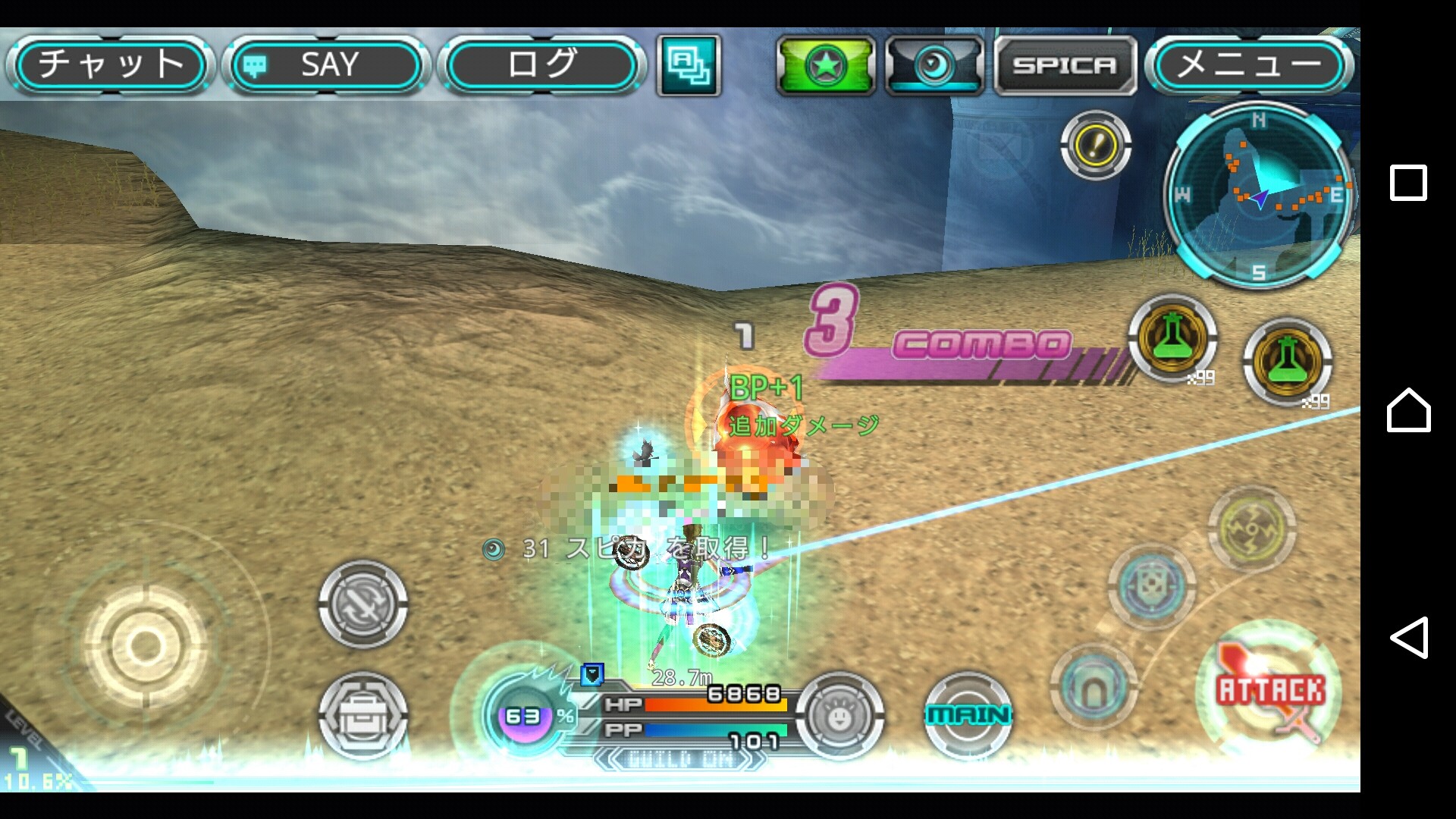The width and height of the screenshot is (1456, 819).
Task: Tap the MAIN weapon switch button
Action: tap(968, 714)
